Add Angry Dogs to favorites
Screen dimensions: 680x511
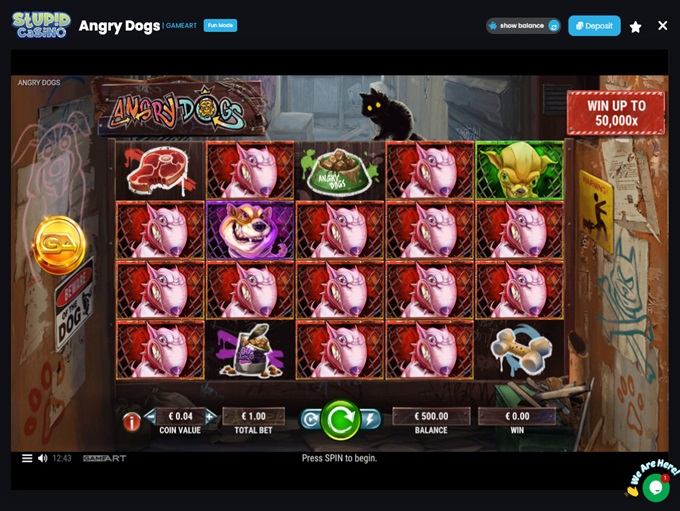(x=636, y=27)
